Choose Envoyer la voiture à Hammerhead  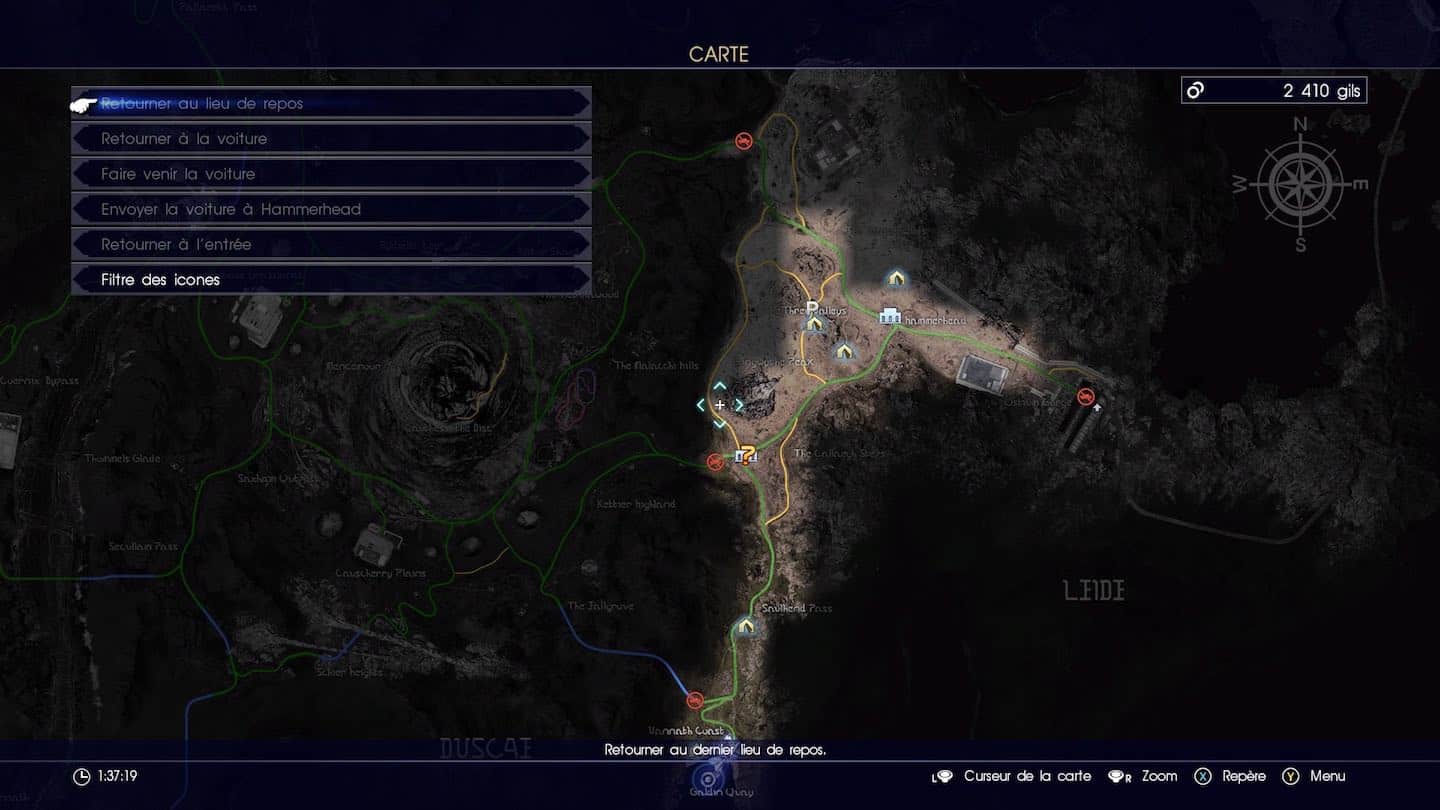(330, 209)
